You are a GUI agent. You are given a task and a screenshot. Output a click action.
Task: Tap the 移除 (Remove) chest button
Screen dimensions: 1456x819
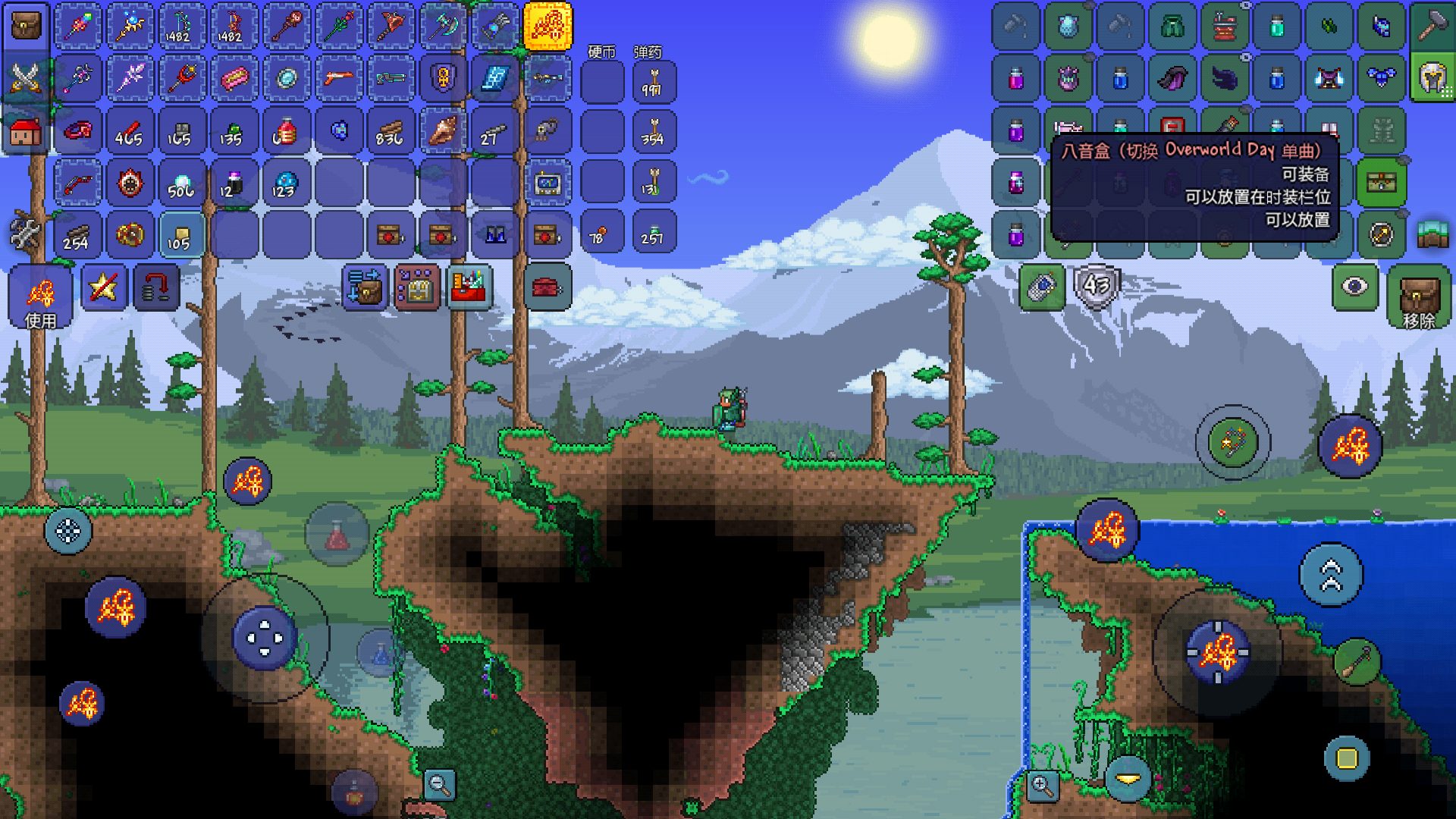[1419, 297]
